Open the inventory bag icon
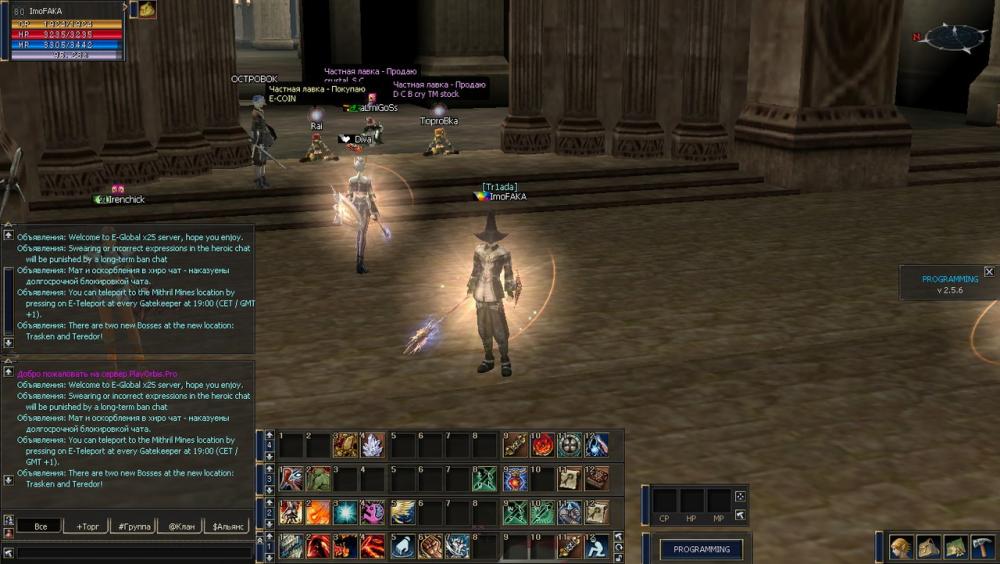This screenshot has width=1000, height=564. (927, 547)
